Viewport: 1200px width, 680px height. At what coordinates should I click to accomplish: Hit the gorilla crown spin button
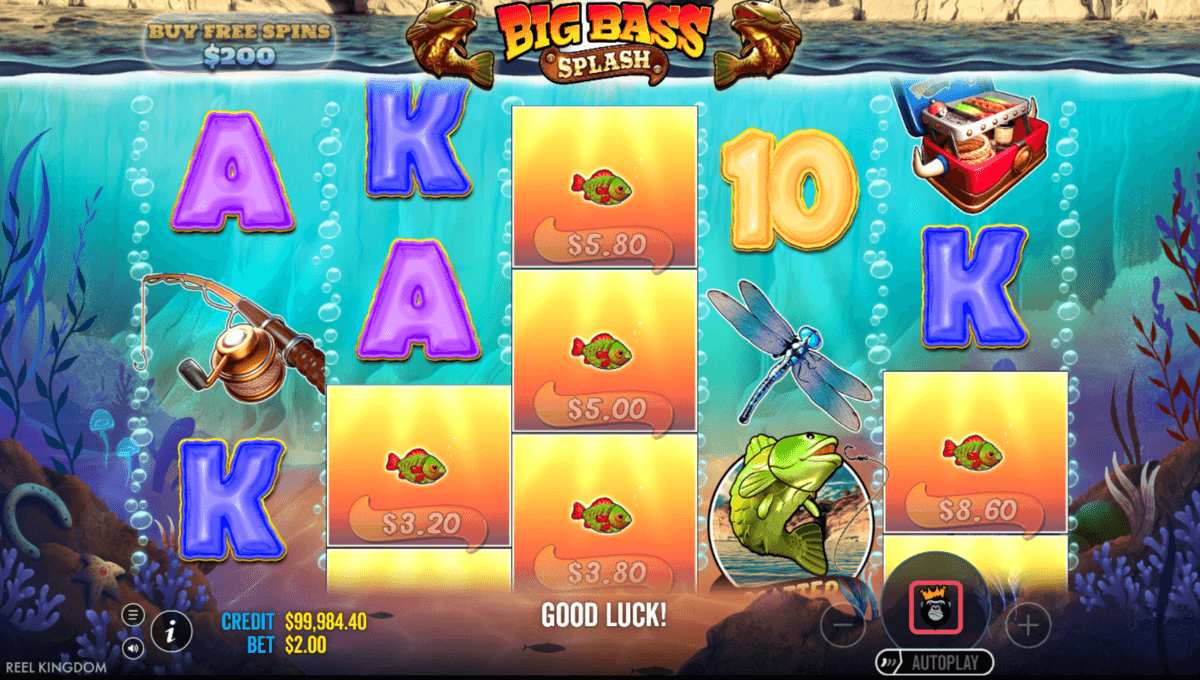(x=935, y=606)
